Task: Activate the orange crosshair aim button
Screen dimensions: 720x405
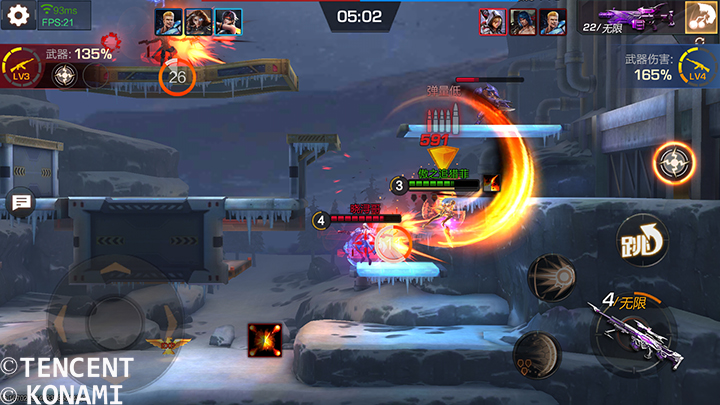Action: pyautogui.click(x=675, y=162)
